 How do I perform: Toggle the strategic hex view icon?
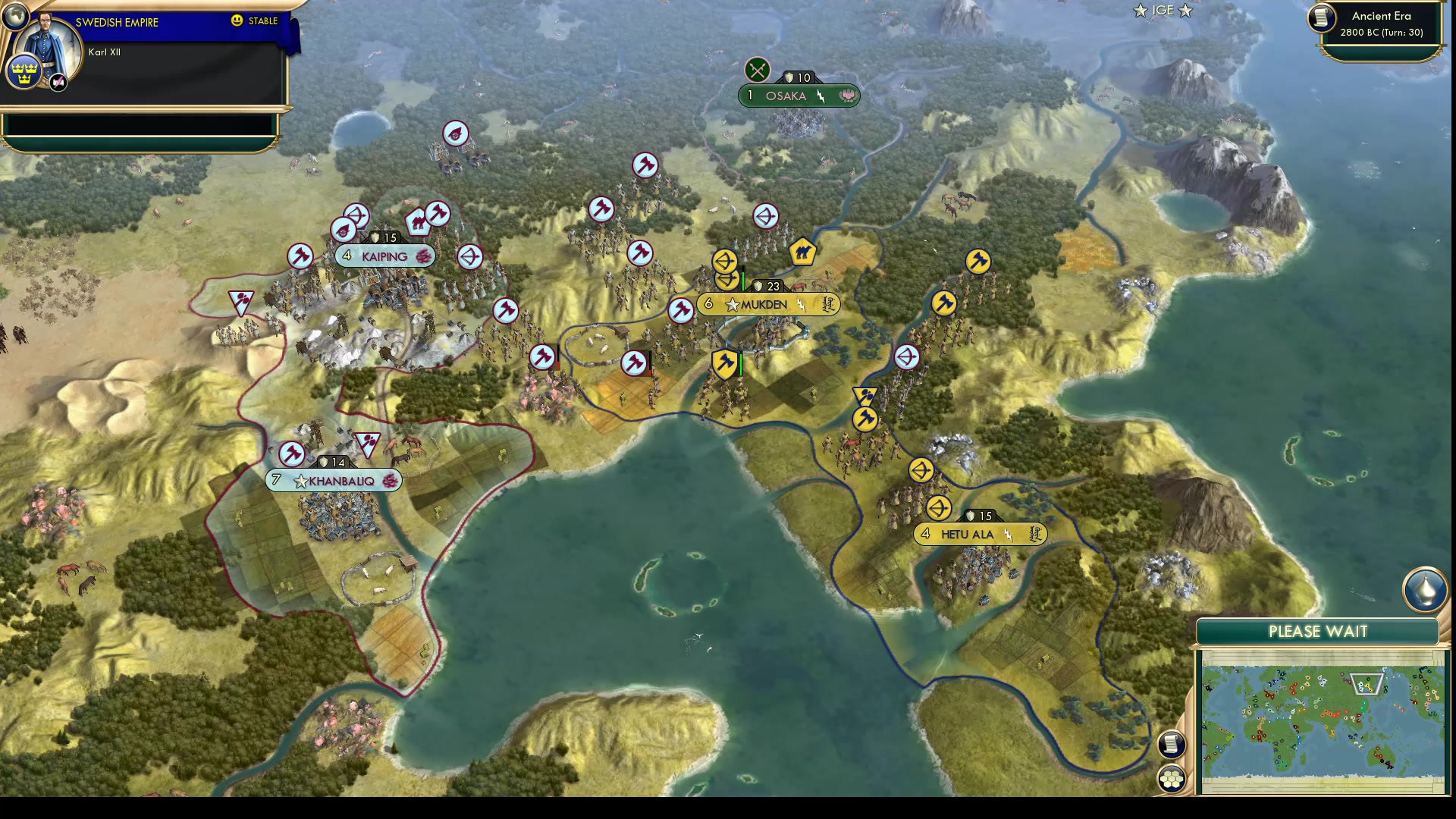[x=1172, y=777]
